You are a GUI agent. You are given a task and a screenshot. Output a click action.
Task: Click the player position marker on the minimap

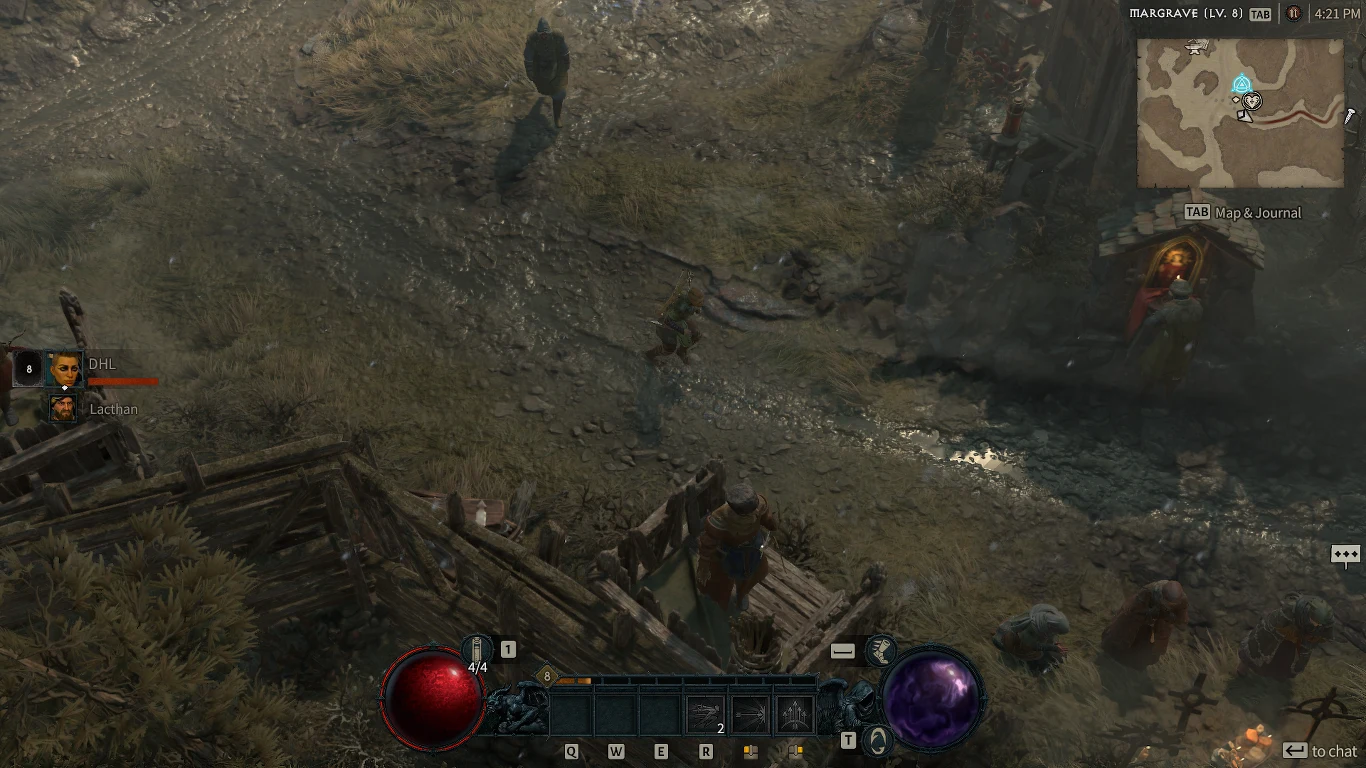pos(1252,100)
